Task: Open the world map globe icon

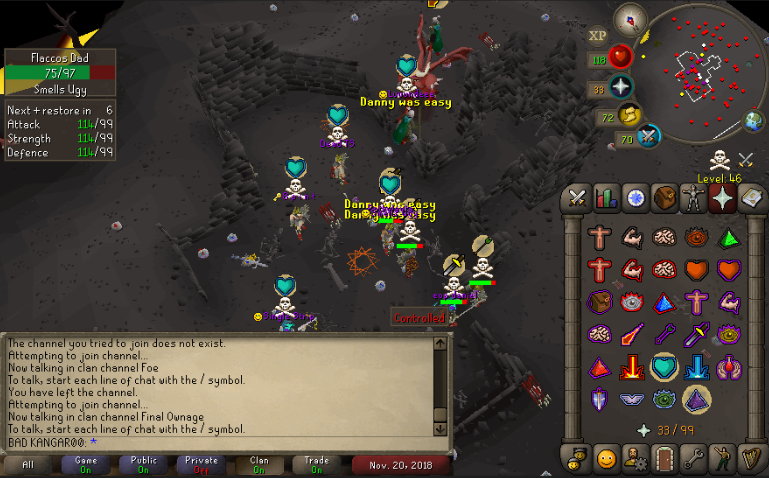Action: click(x=754, y=122)
